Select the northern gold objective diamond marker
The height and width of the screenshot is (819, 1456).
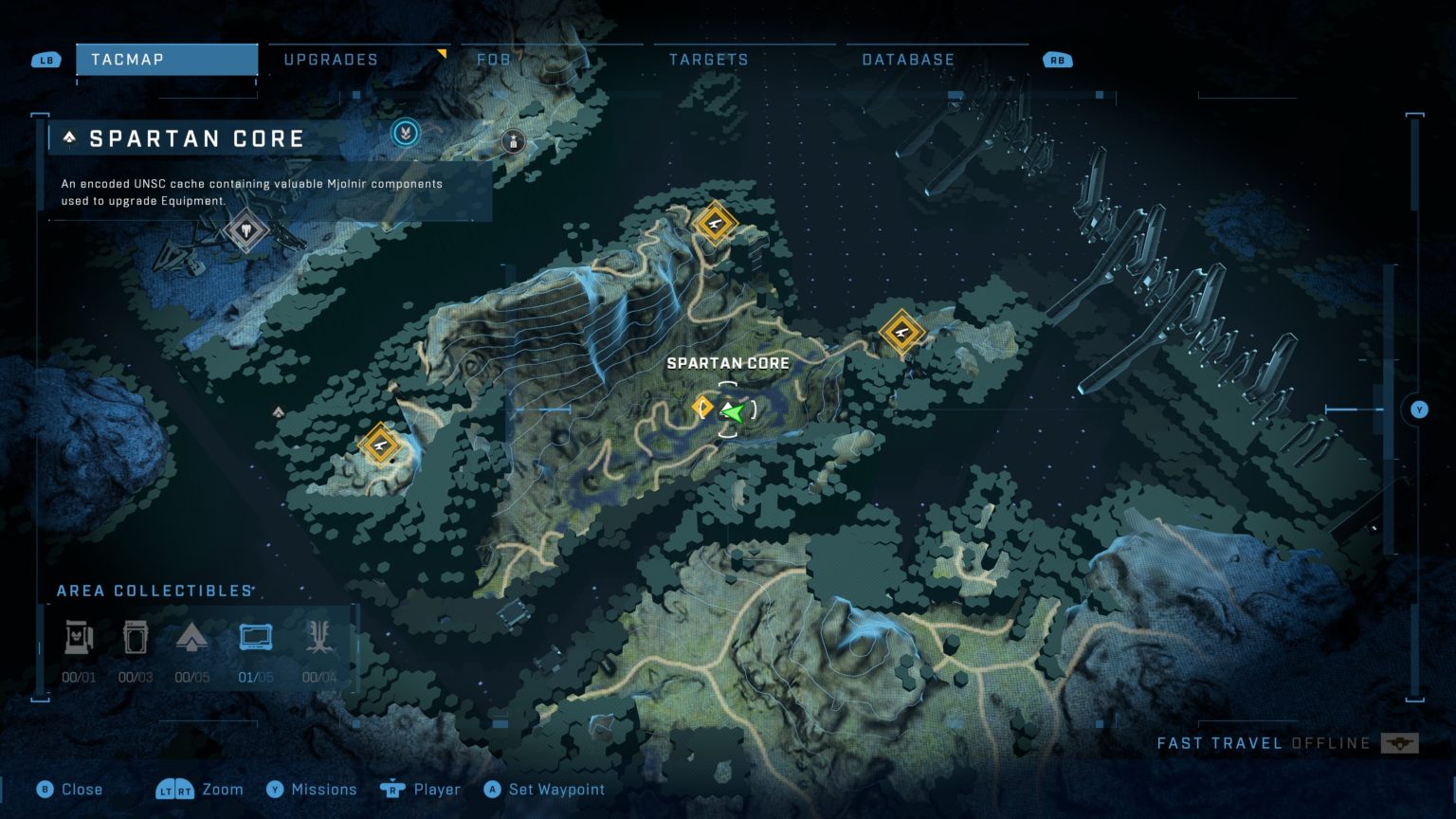pos(716,225)
